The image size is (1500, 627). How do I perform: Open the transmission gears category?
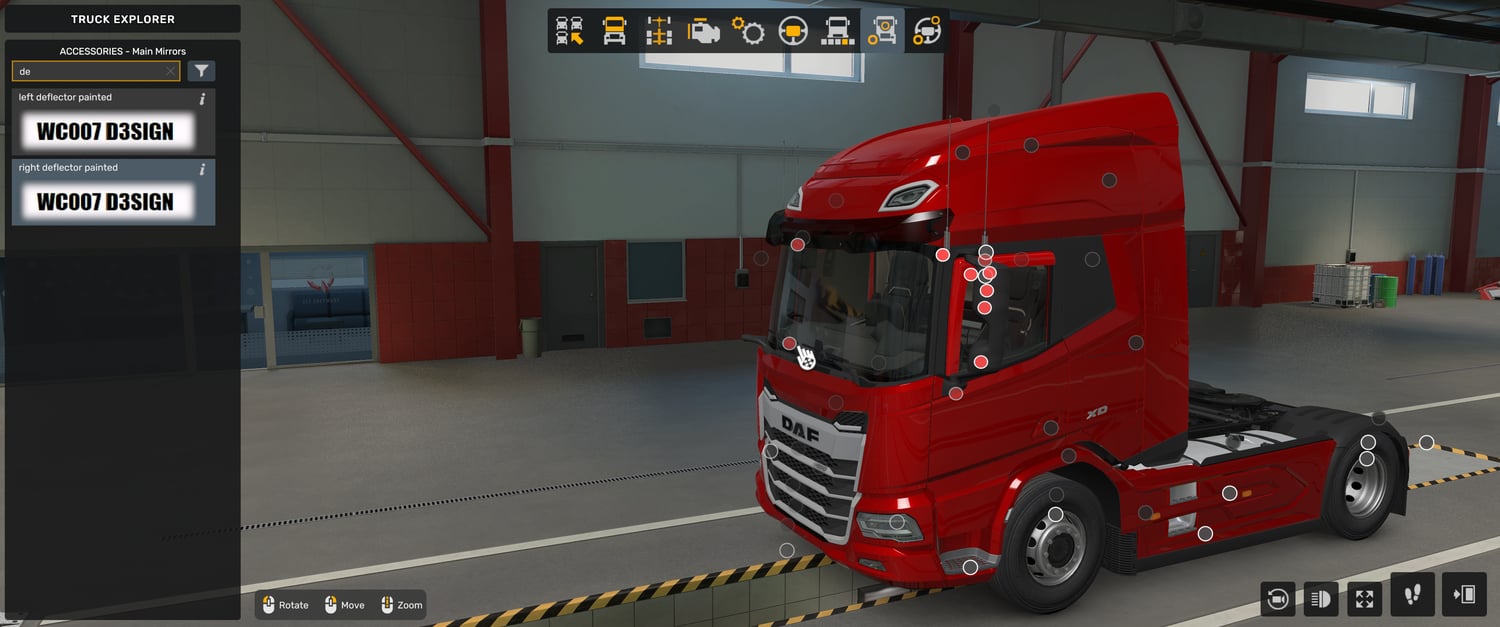[x=748, y=31]
